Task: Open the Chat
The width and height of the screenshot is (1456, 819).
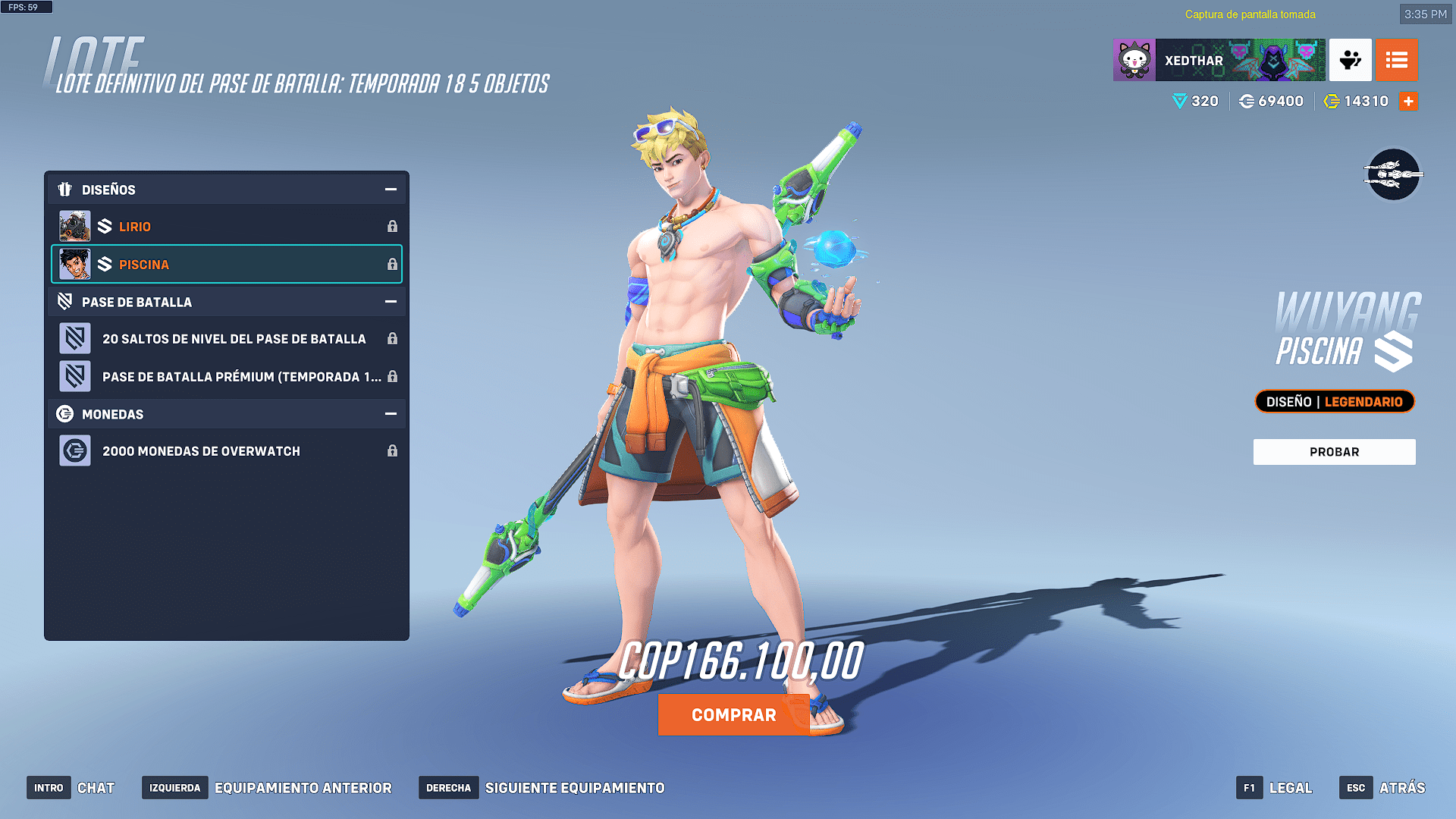Action: 71,788
